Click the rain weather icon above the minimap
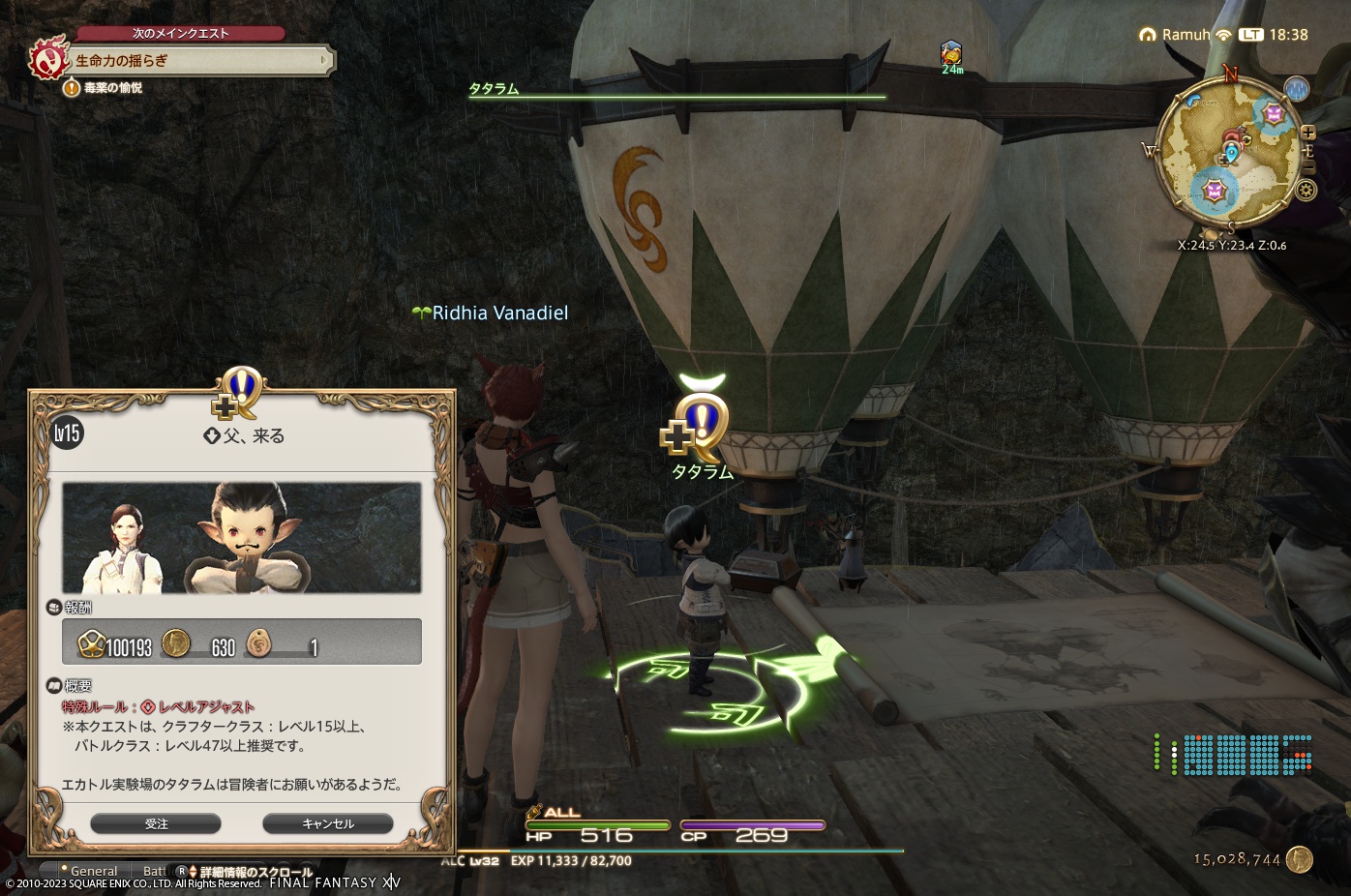1351x896 pixels. point(1298,90)
